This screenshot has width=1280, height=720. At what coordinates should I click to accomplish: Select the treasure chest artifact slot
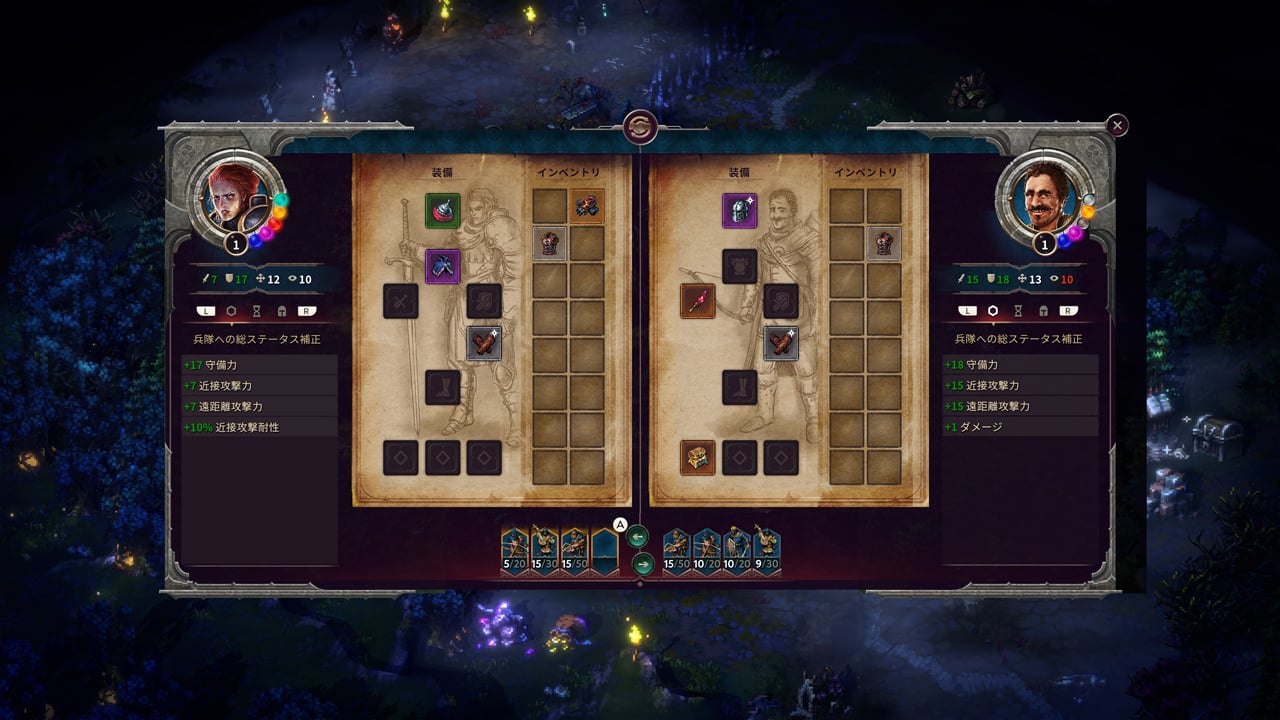point(697,457)
